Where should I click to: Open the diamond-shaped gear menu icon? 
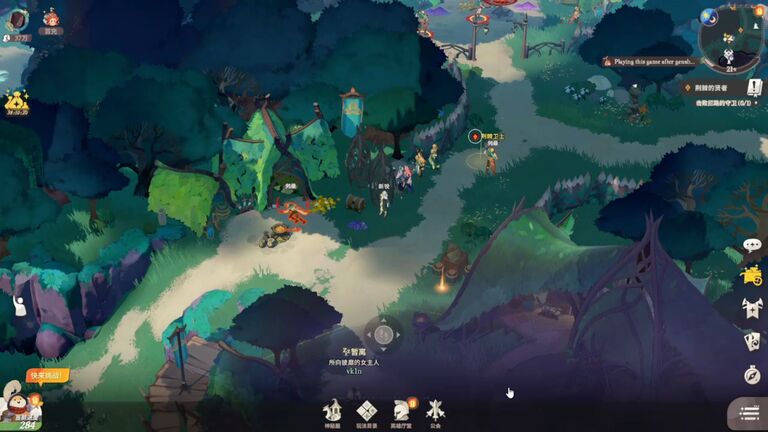pyautogui.click(x=367, y=411)
